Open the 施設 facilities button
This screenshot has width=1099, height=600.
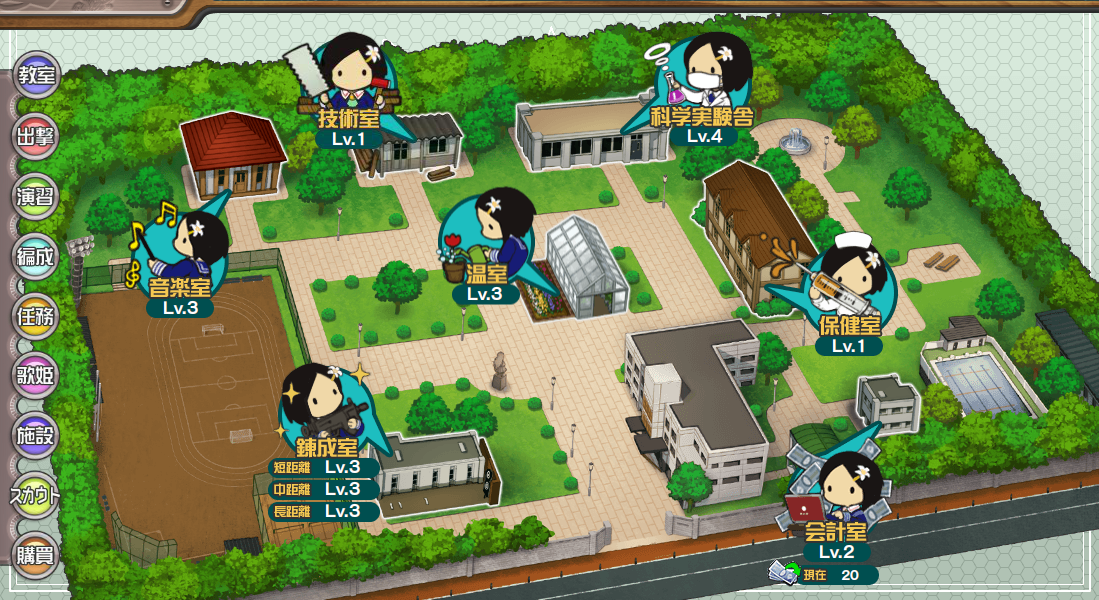tap(37, 436)
